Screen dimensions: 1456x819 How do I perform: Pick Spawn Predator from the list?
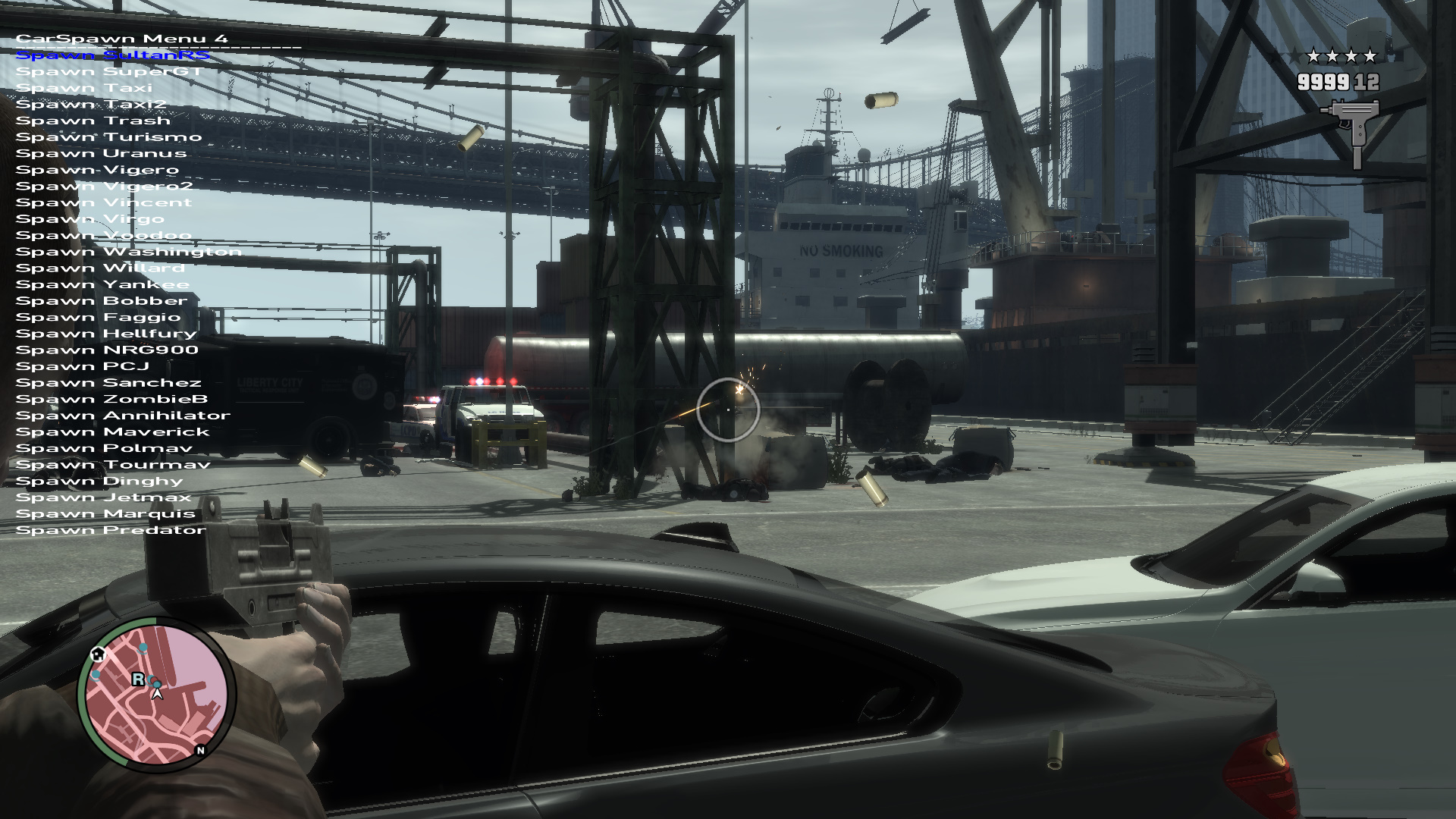click(111, 530)
